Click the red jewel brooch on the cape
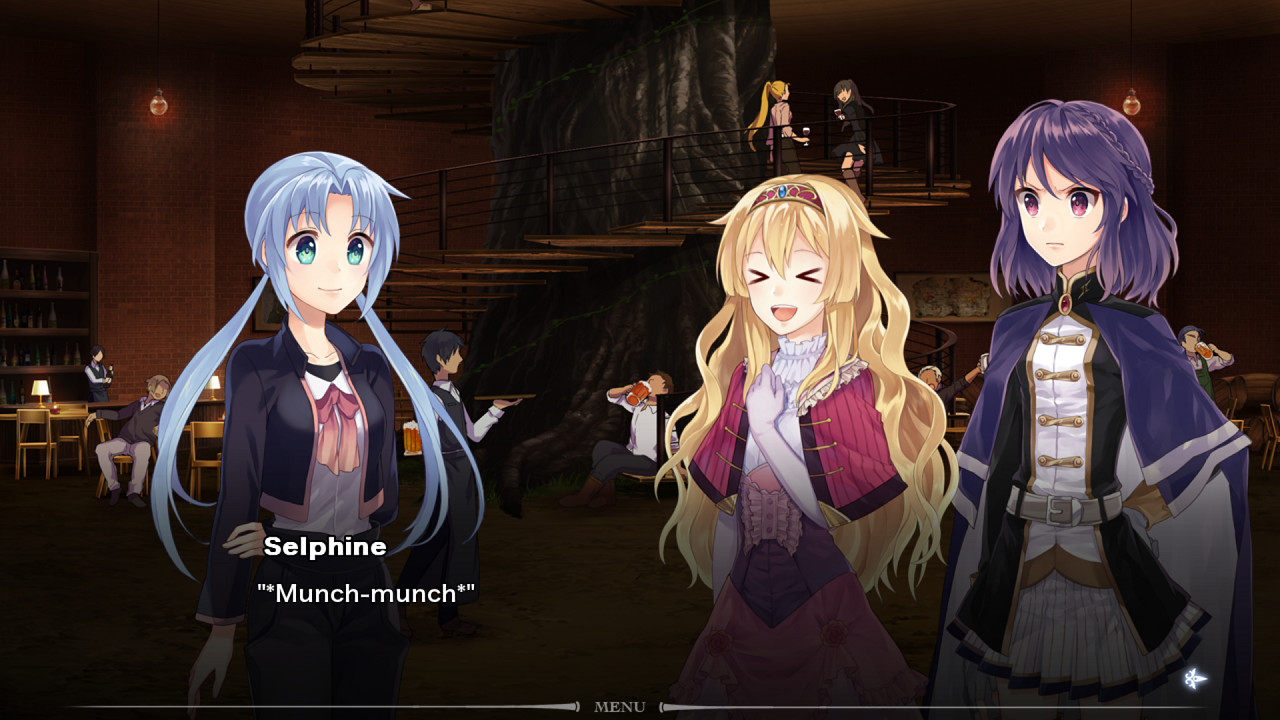 1063,303
